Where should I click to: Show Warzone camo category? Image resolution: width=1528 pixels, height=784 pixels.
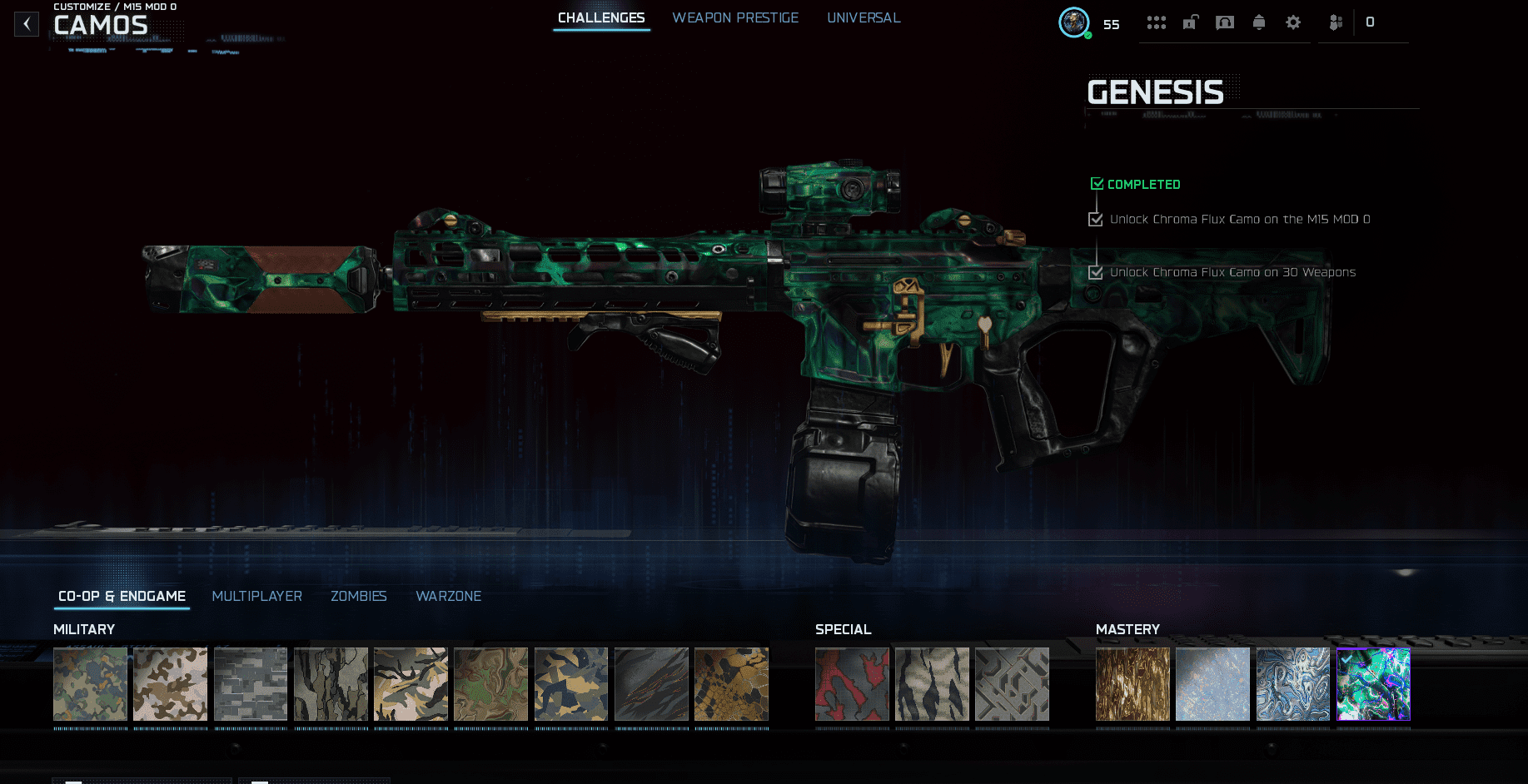(x=448, y=596)
